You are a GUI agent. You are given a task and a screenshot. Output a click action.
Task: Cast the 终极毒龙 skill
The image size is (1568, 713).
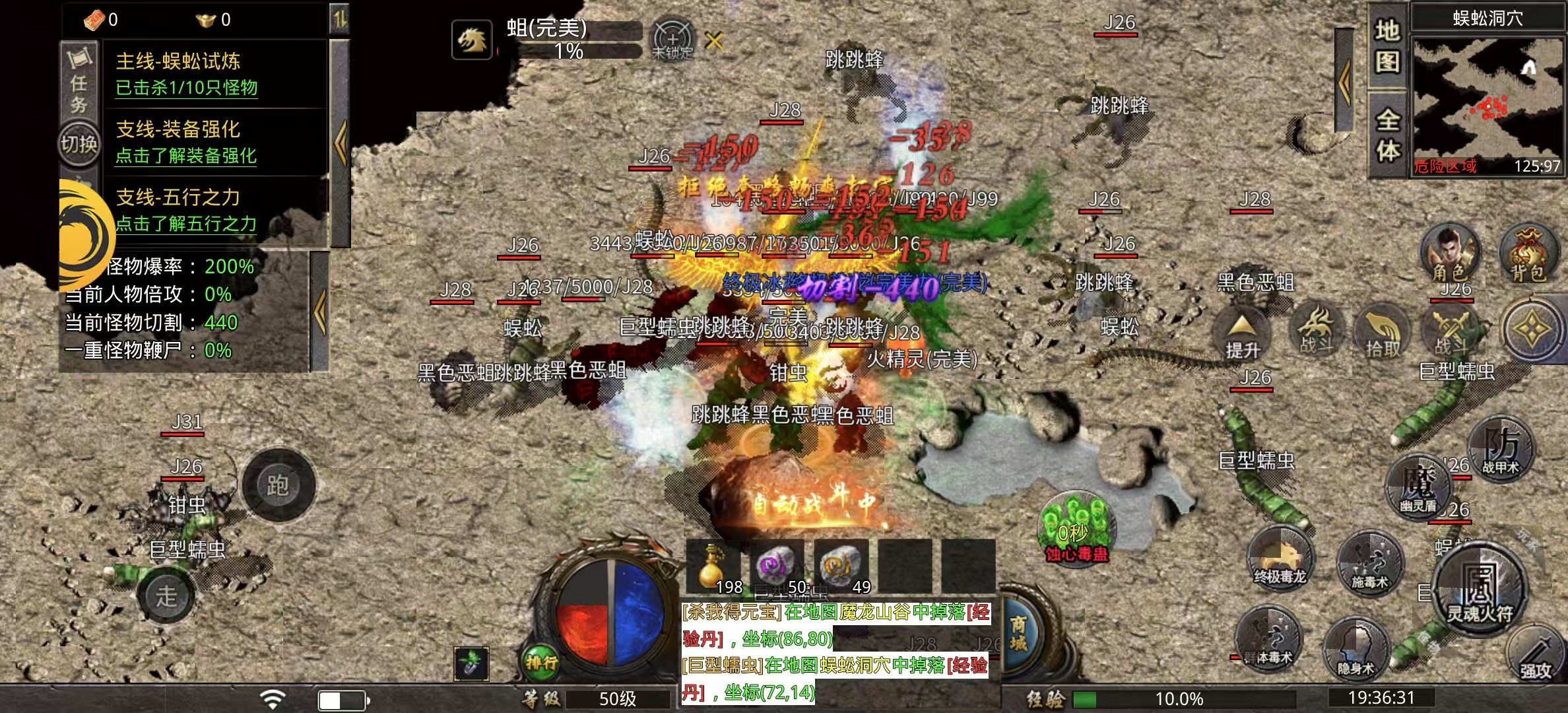coord(1280,559)
